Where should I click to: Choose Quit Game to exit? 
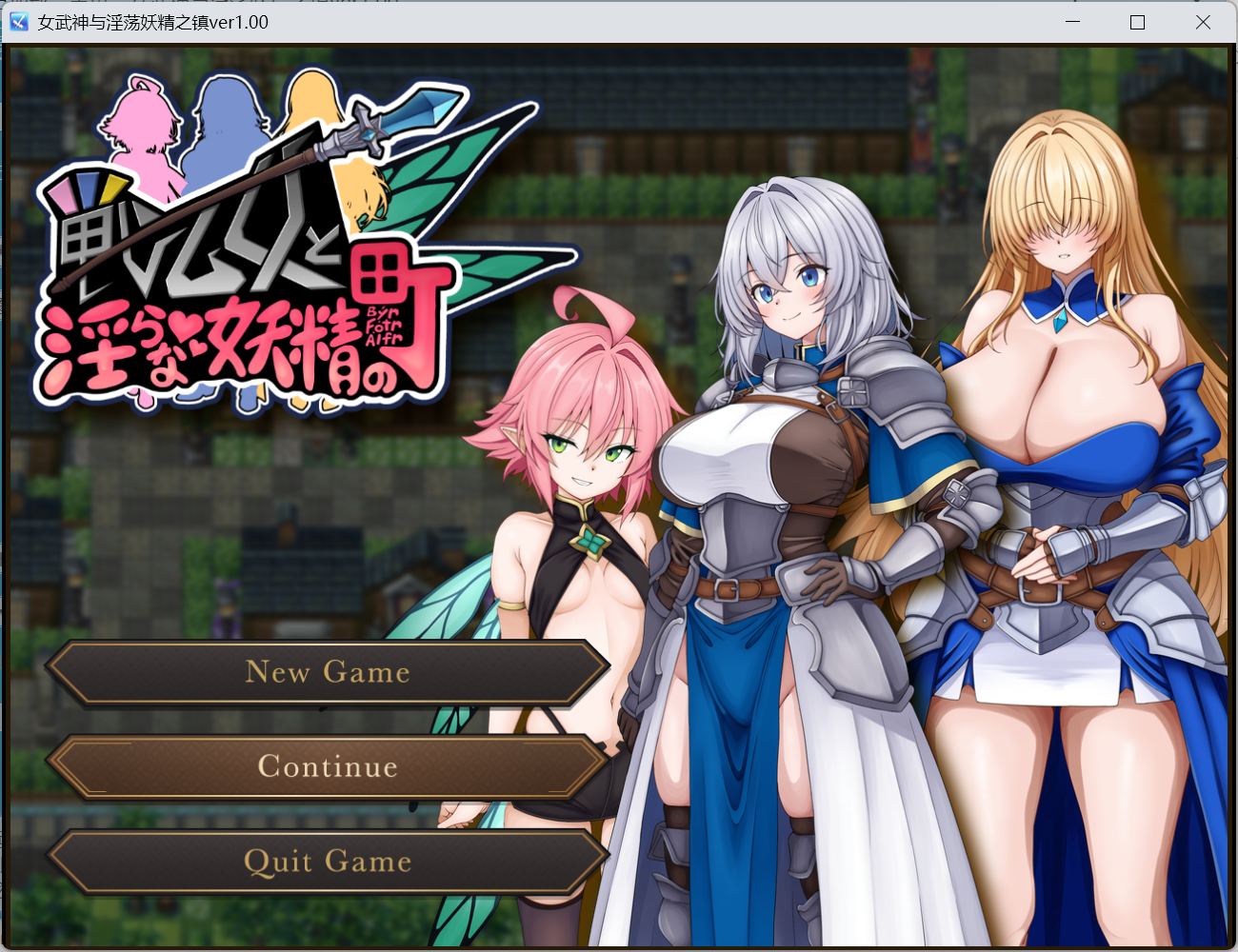[329, 862]
